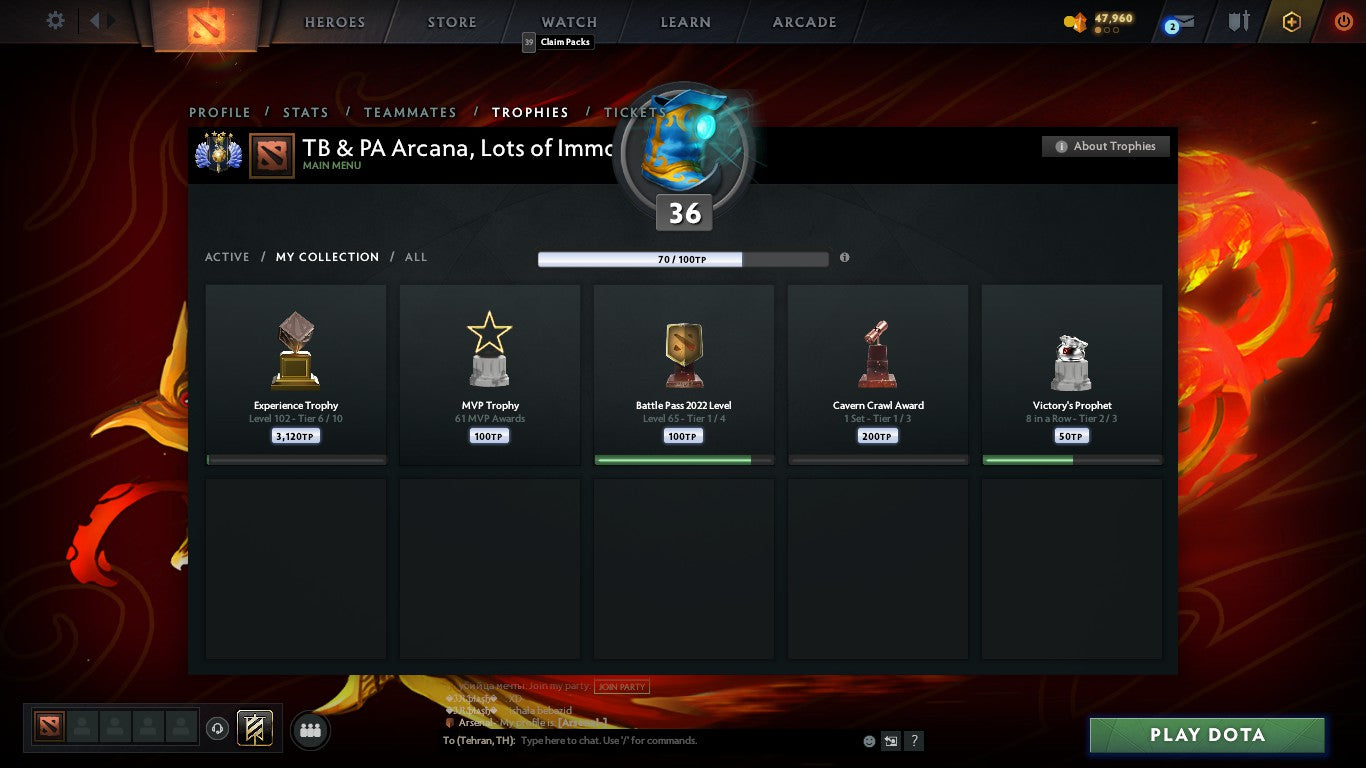Click the 70/100TP trophy progress bar
Screen dimensions: 1366x768
click(x=683, y=258)
